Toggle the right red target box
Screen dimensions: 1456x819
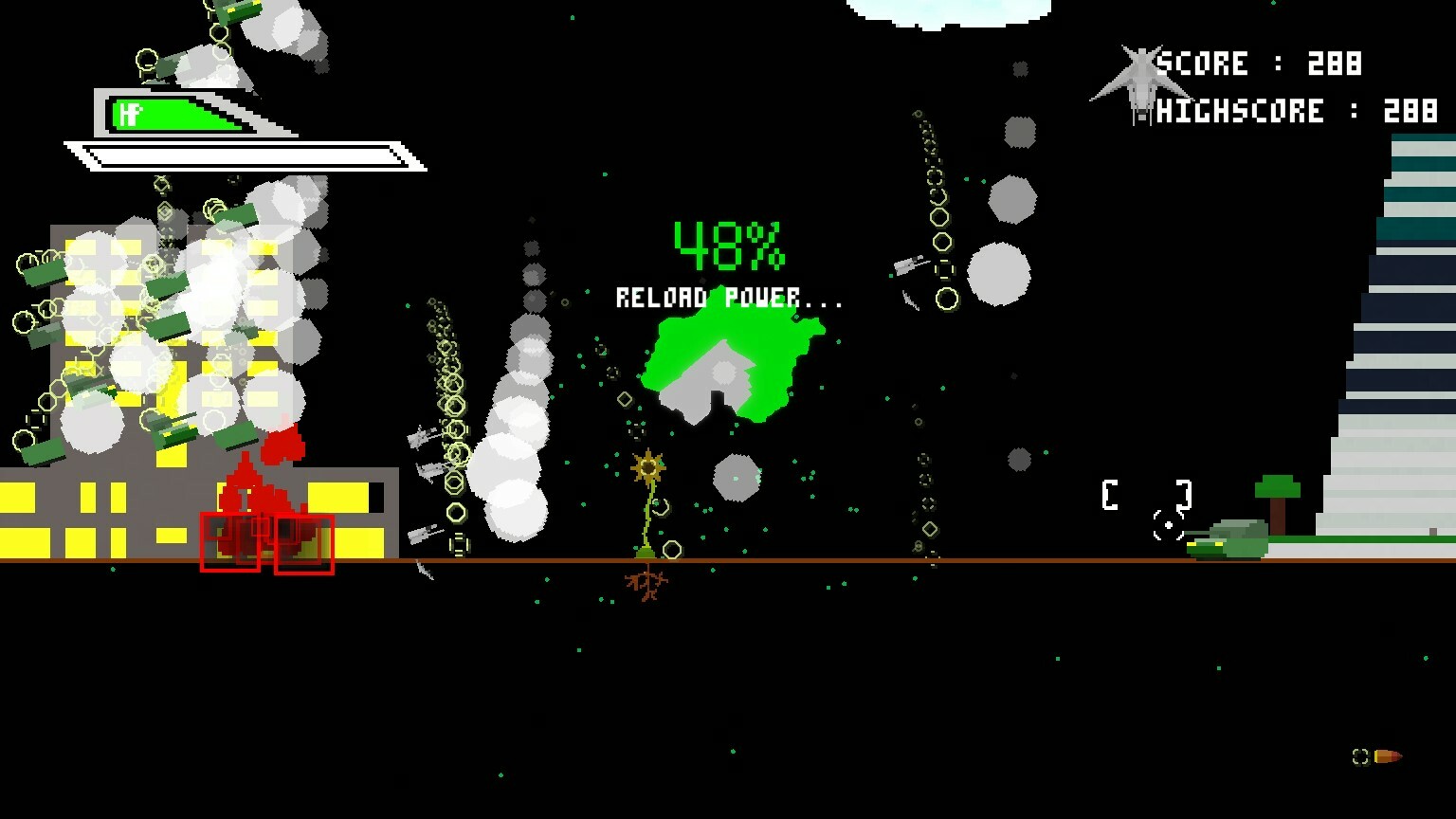point(304,546)
